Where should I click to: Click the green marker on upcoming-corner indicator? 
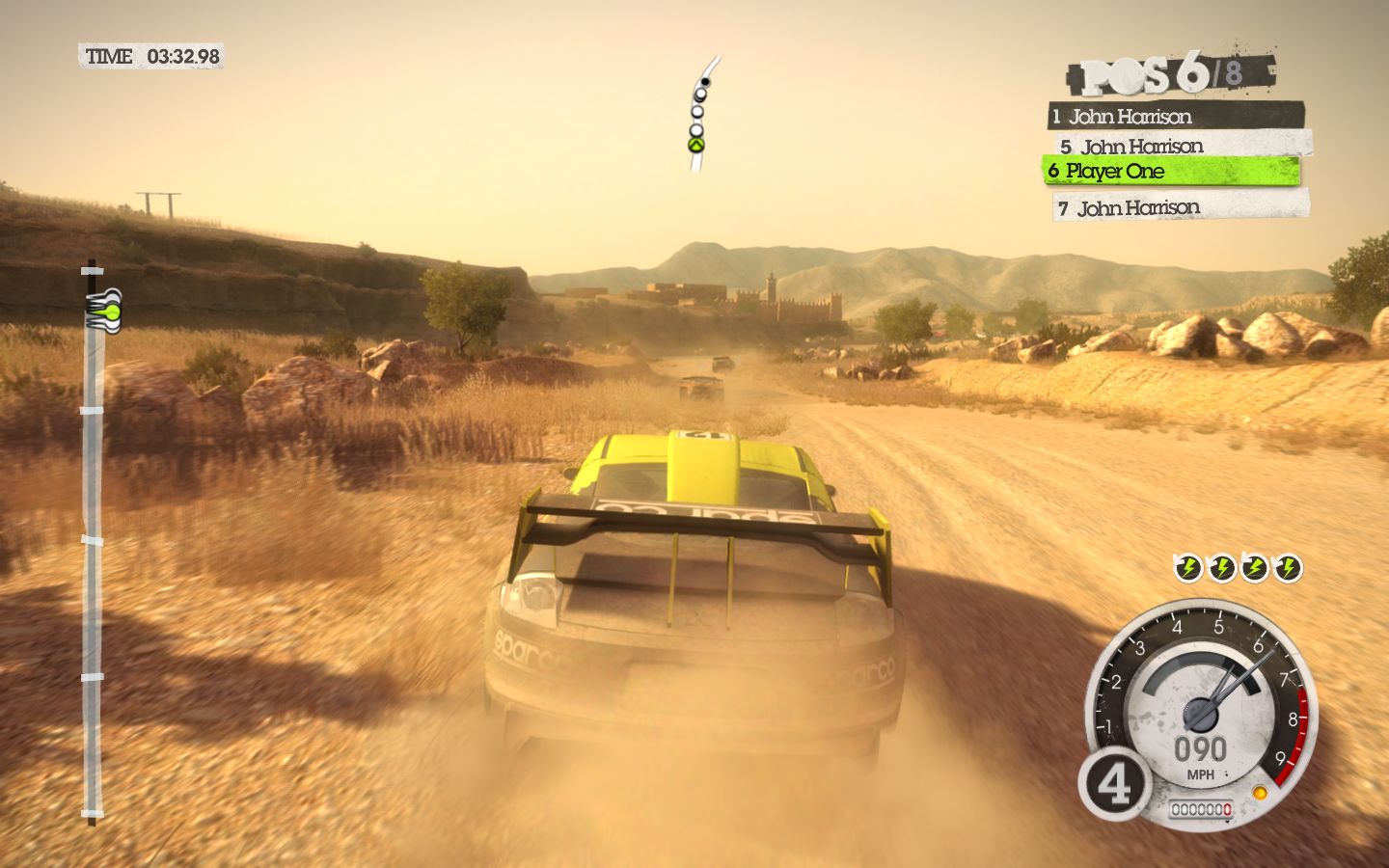pos(695,146)
